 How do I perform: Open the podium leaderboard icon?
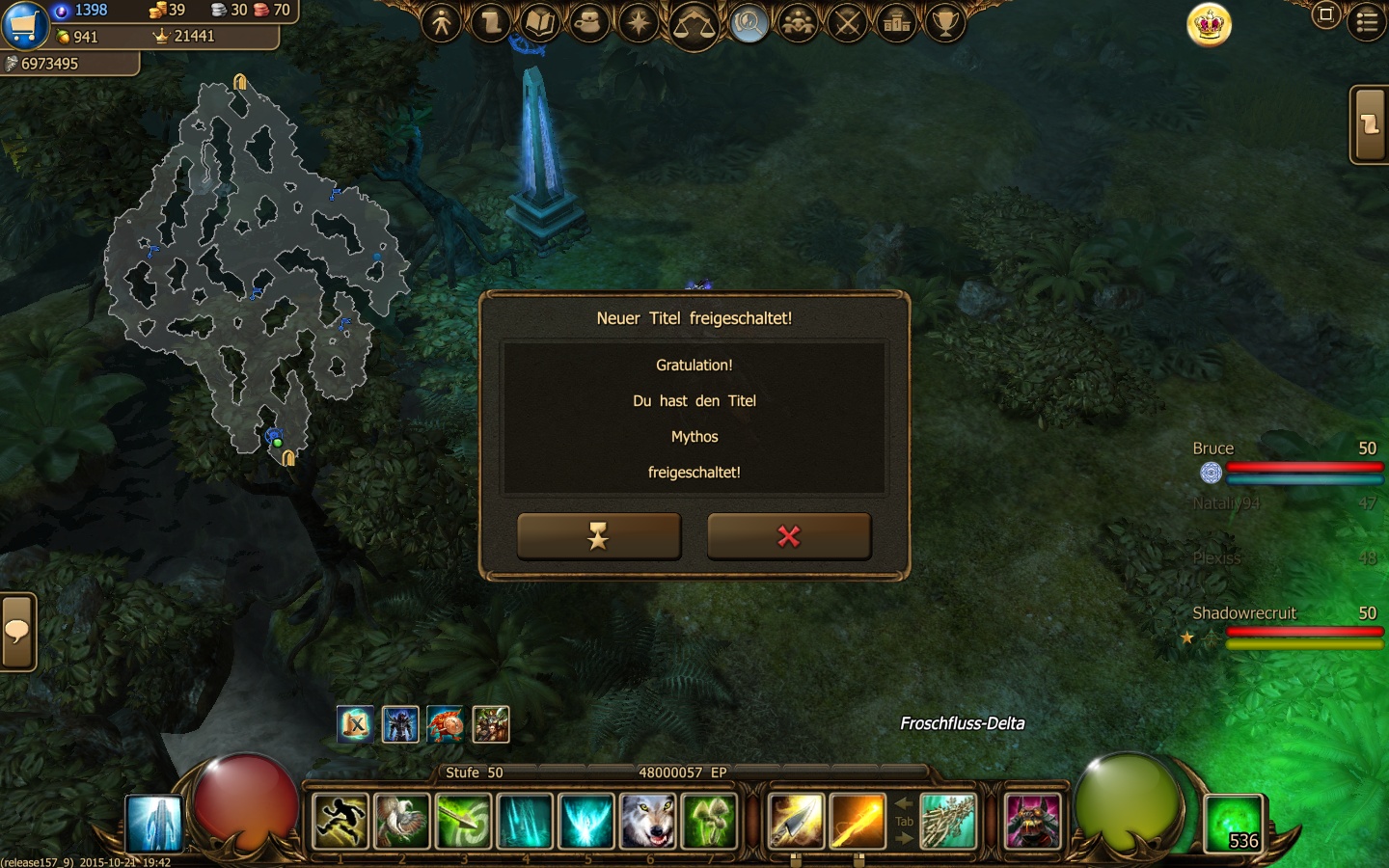coord(897,22)
